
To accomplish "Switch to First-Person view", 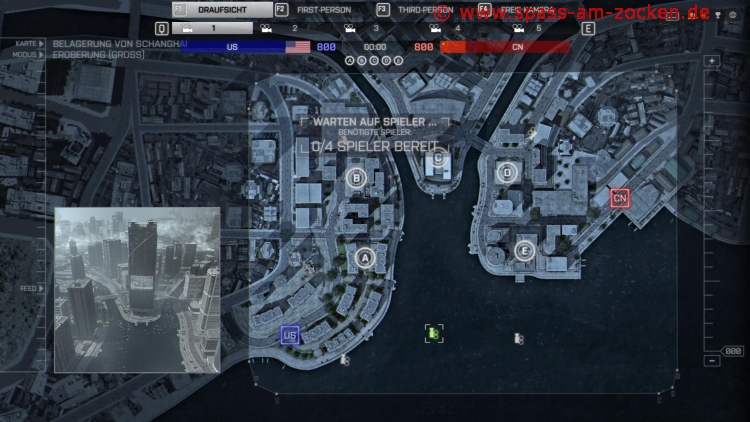I will click(x=322, y=10).
